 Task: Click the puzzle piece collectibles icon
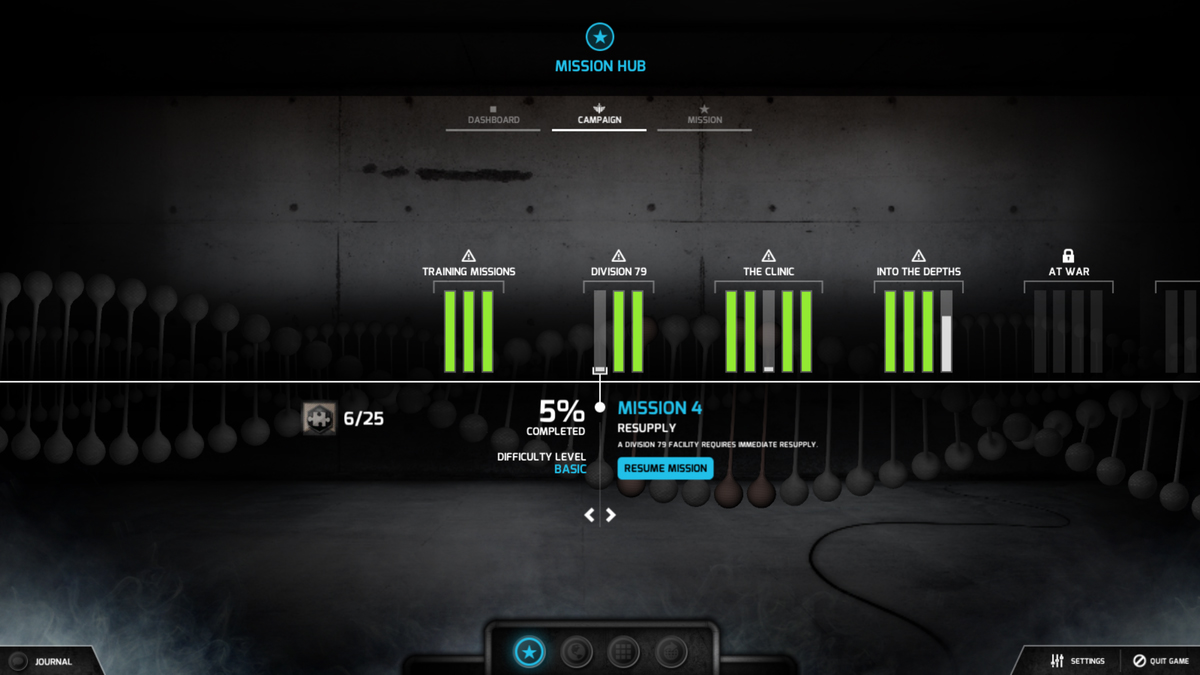tap(320, 418)
